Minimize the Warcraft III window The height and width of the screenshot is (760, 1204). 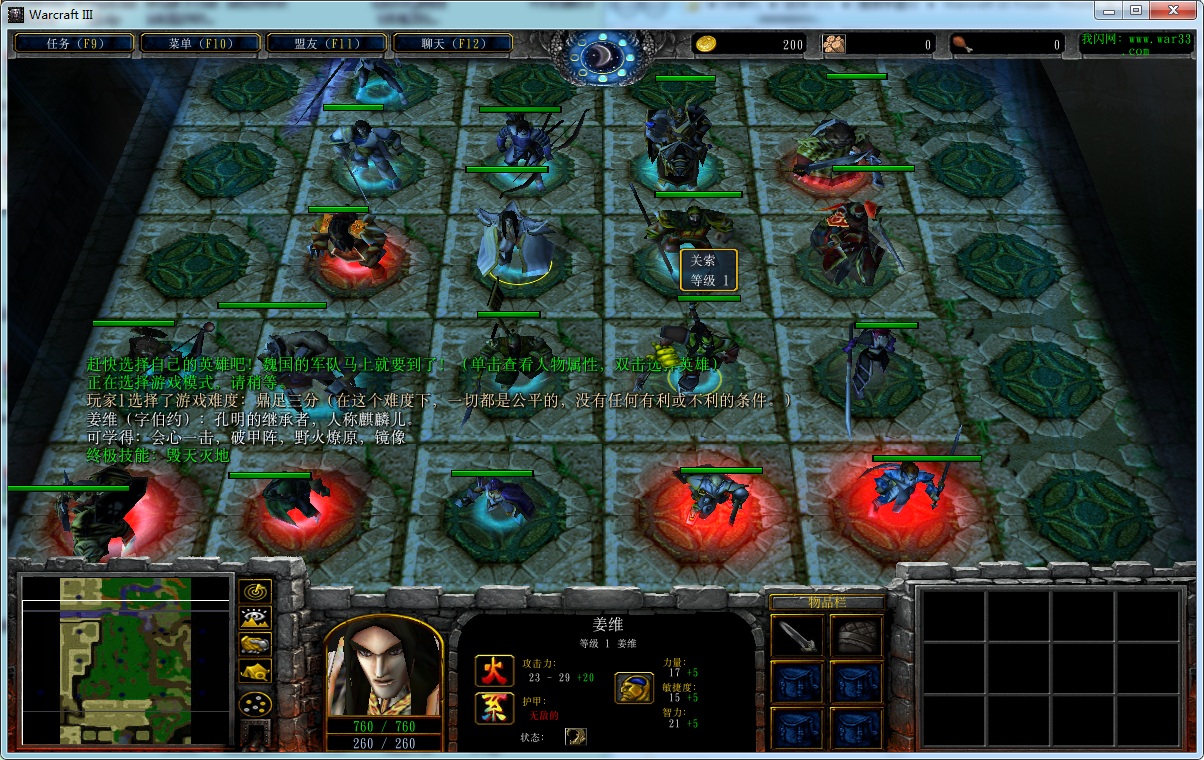[1107, 10]
